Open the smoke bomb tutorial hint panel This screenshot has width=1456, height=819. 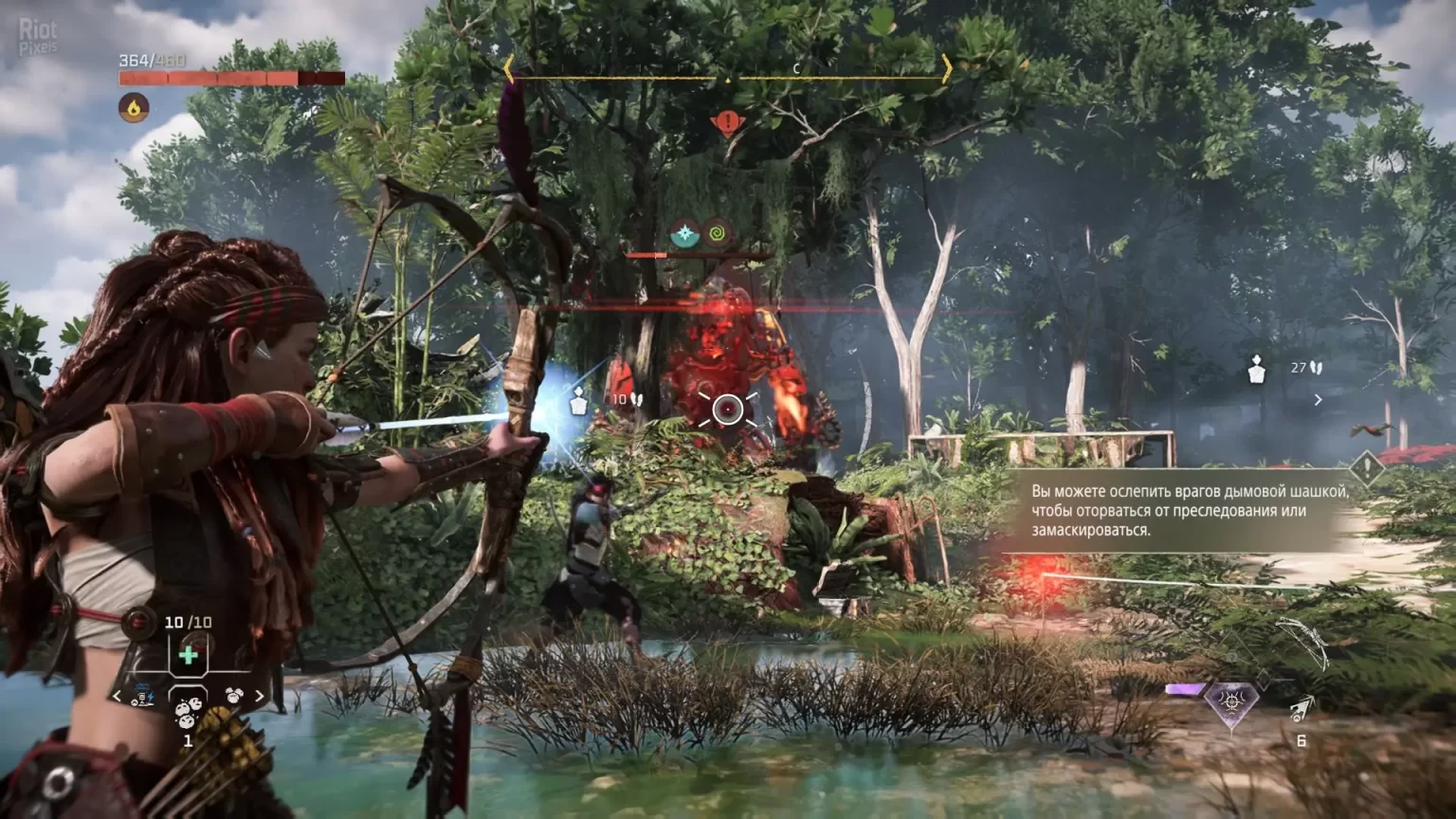[x=1180, y=511]
